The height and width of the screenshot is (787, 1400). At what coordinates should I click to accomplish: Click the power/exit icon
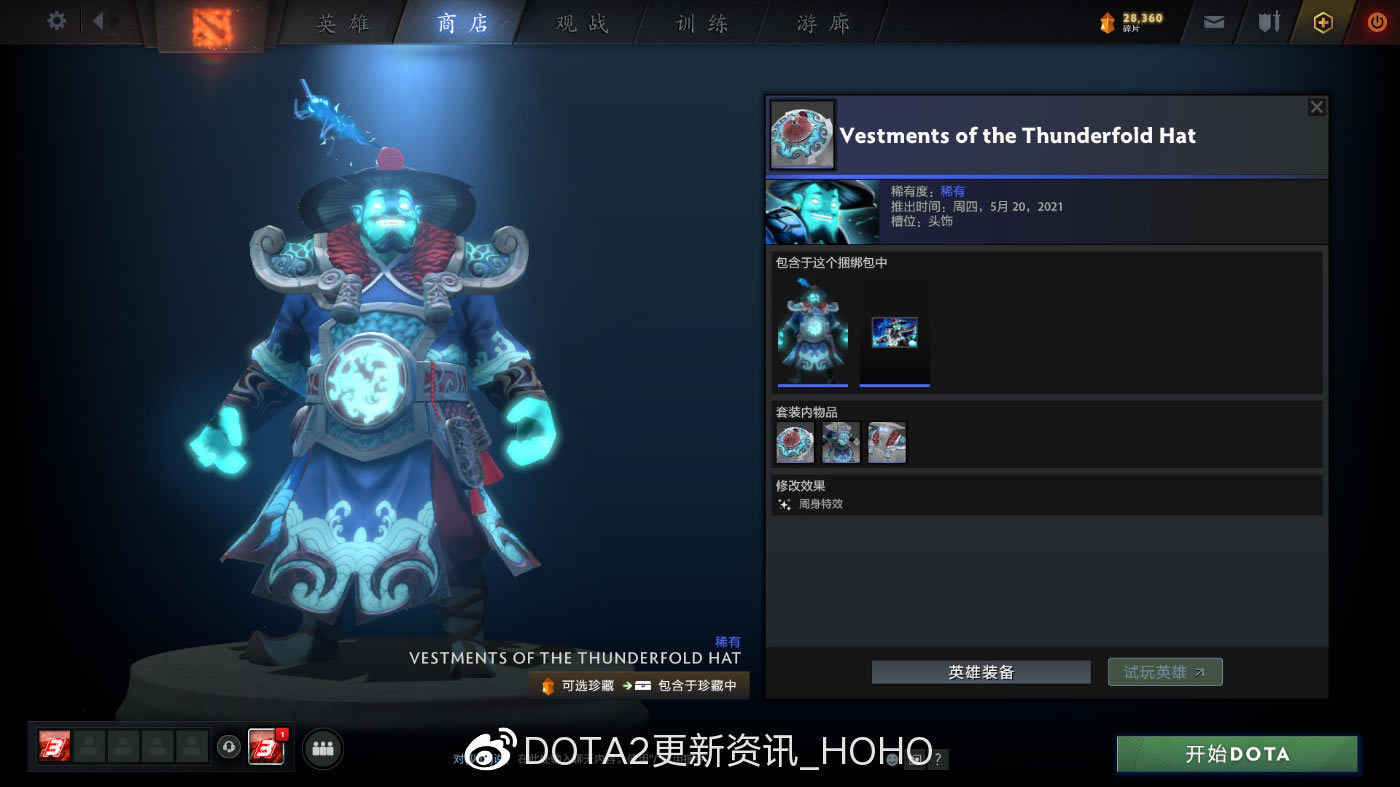point(1376,21)
